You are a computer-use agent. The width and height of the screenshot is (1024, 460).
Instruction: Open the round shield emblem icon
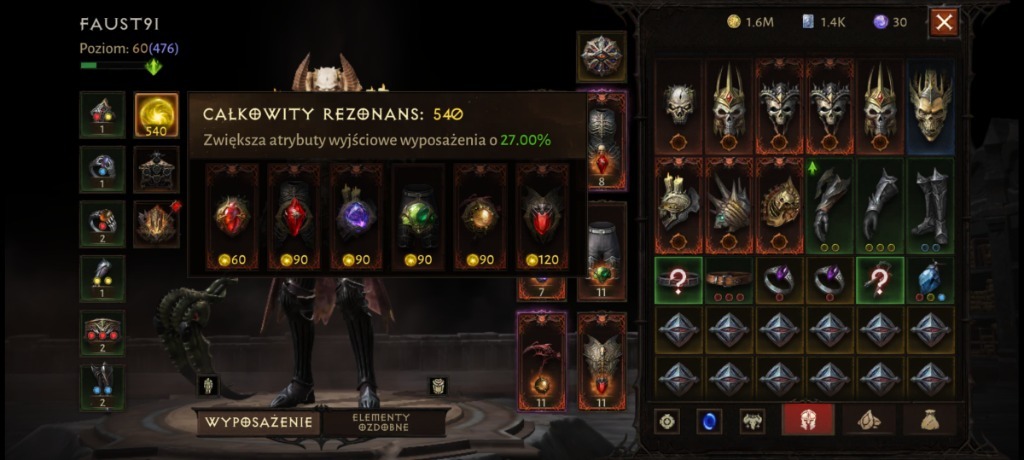coord(602,55)
